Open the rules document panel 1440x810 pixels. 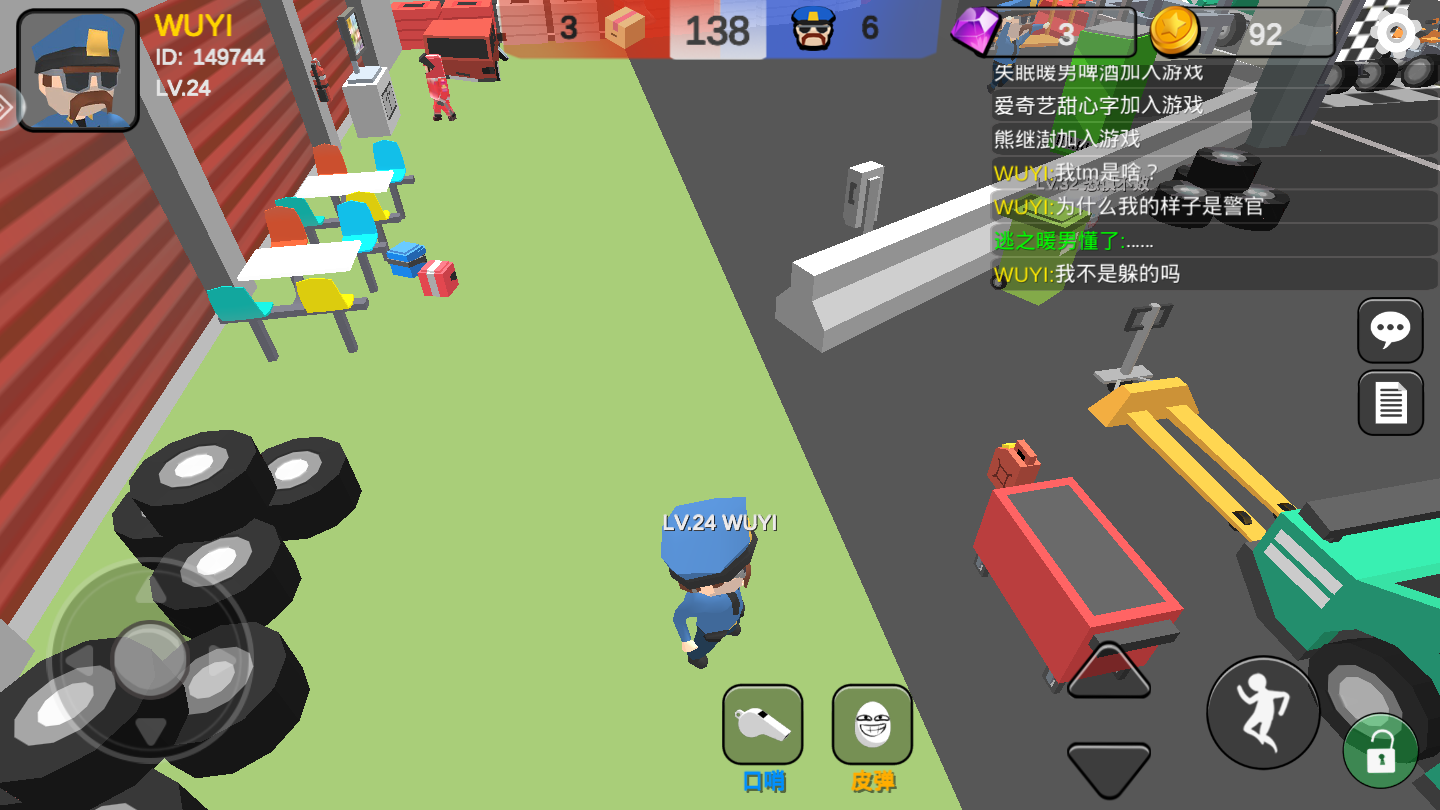[x=1389, y=402]
